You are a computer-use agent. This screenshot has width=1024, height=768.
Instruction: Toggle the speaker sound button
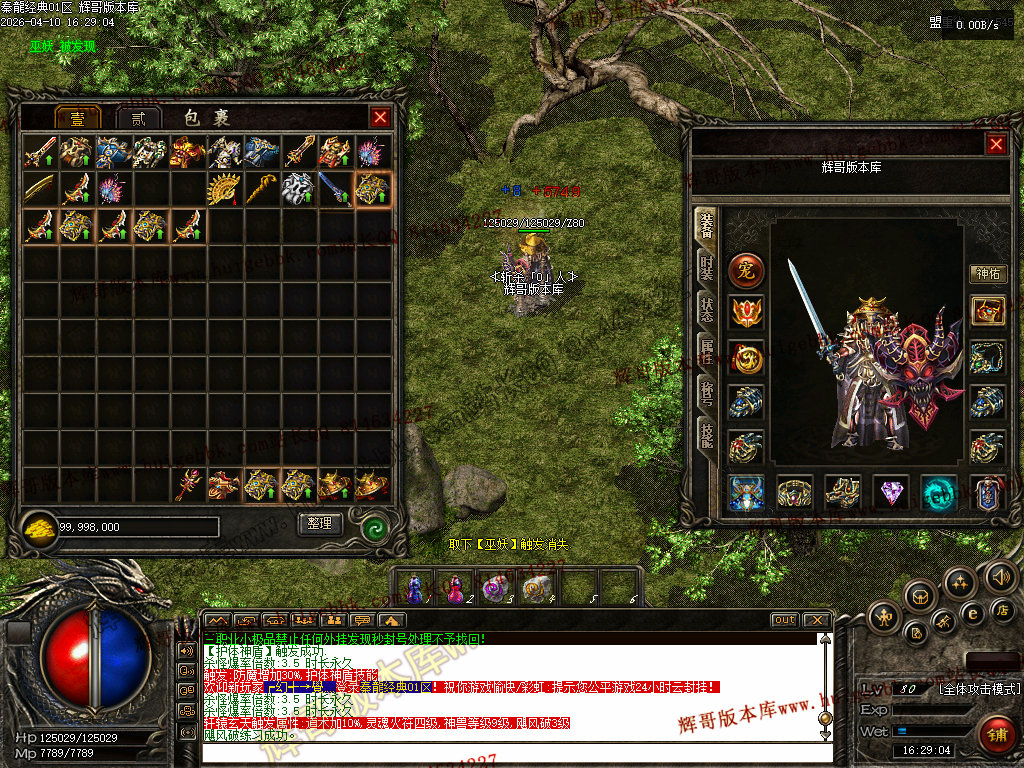[1000, 577]
